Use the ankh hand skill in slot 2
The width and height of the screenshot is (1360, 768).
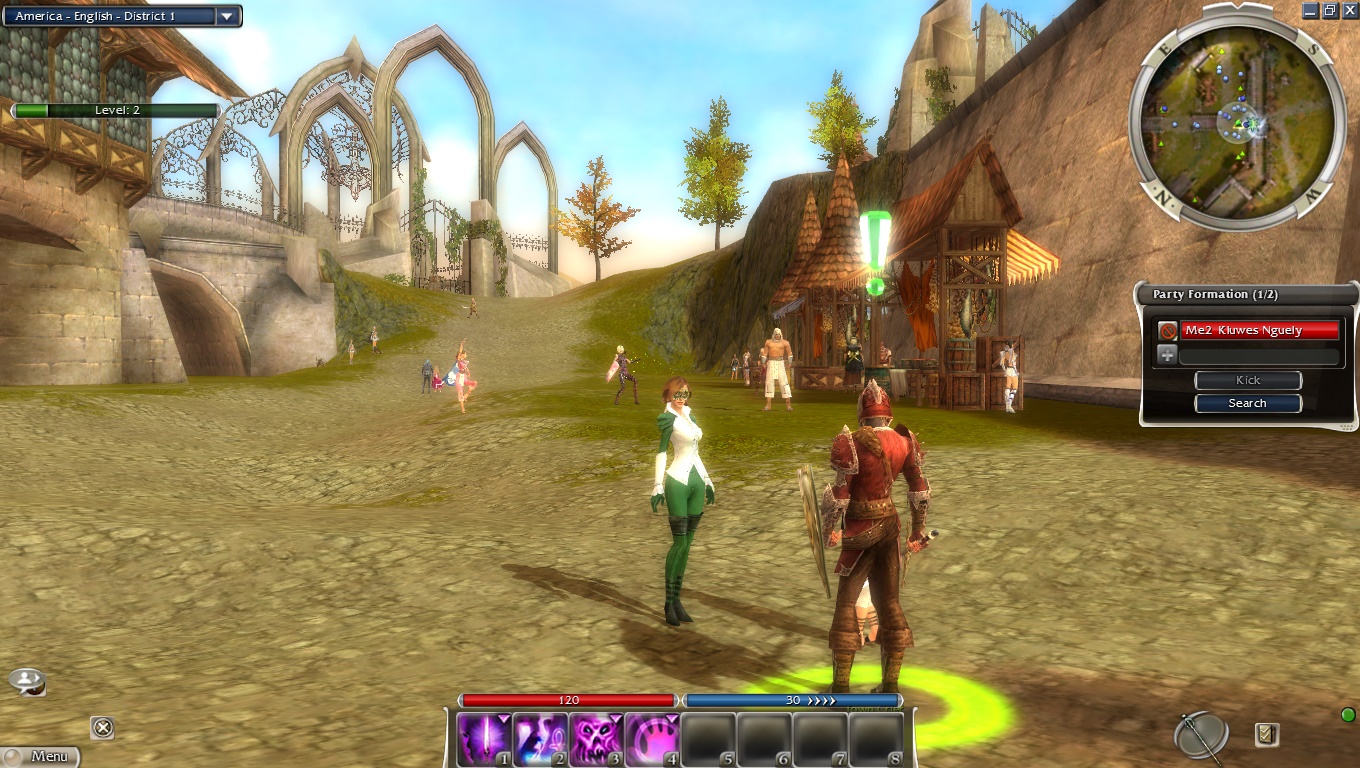(x=541, y=740)
